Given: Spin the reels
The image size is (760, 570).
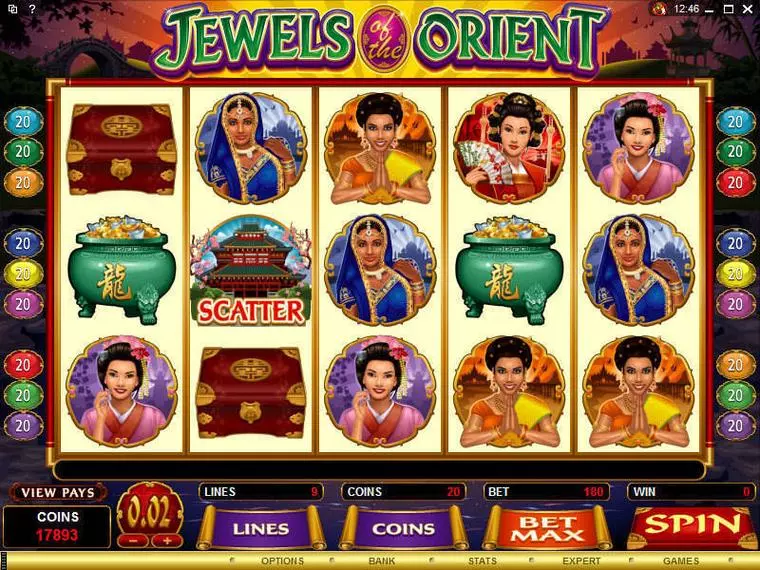Looking at the screenshot, I should pyautogui.click(x=691, y=525).
